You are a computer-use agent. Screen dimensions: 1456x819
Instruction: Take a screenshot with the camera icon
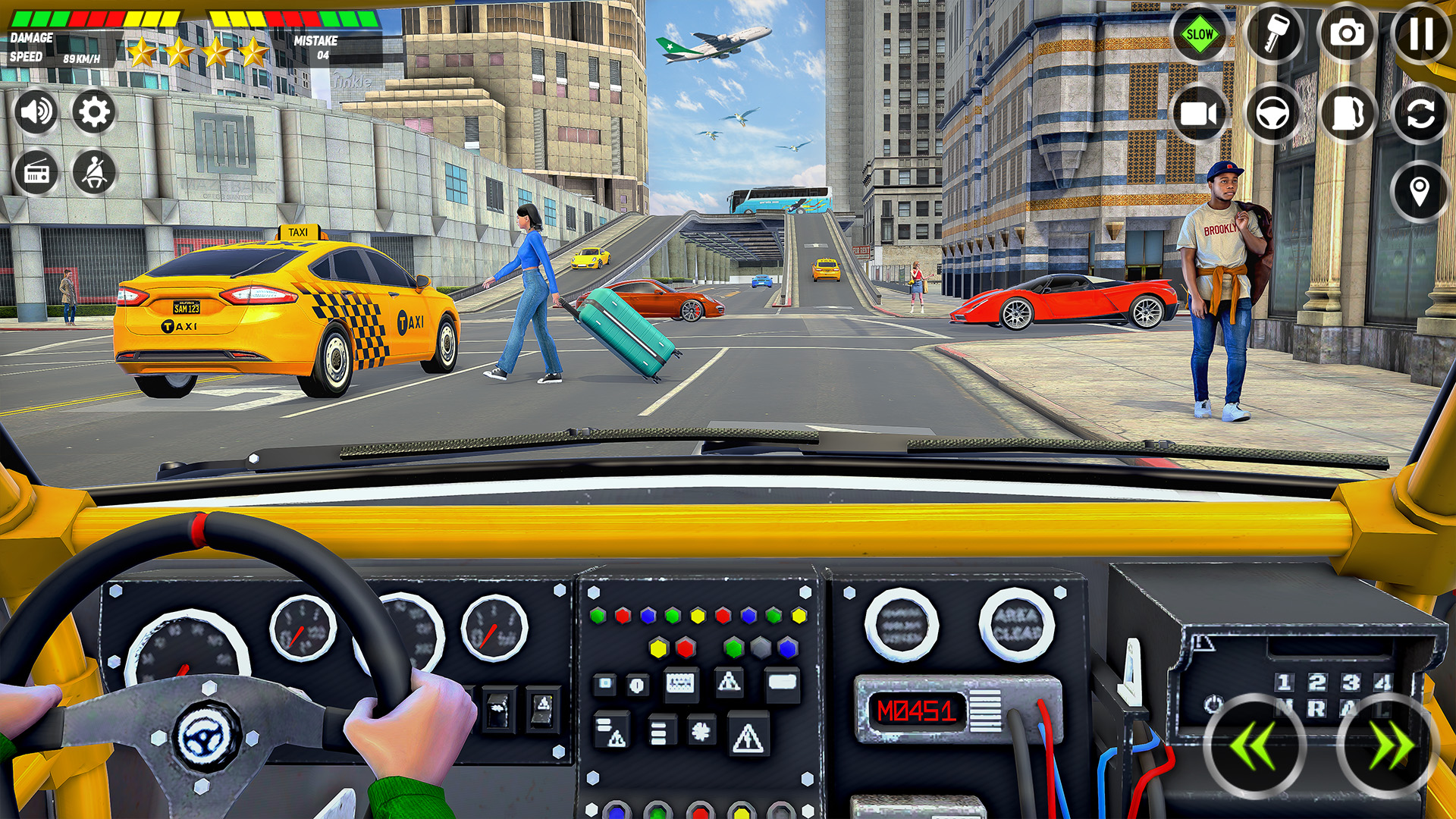coord(1347,33)
